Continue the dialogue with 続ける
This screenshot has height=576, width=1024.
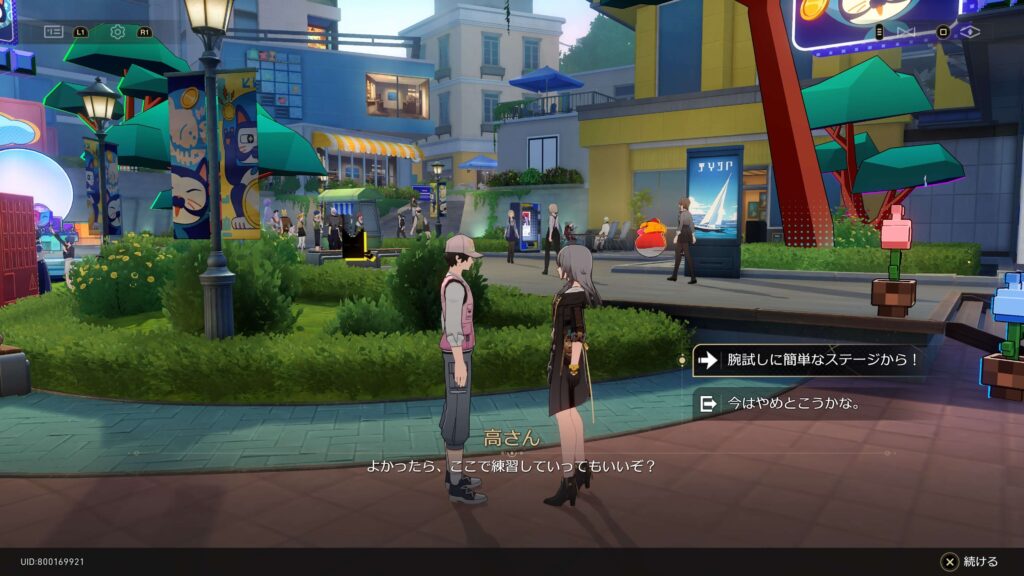[x=969, y=562]
